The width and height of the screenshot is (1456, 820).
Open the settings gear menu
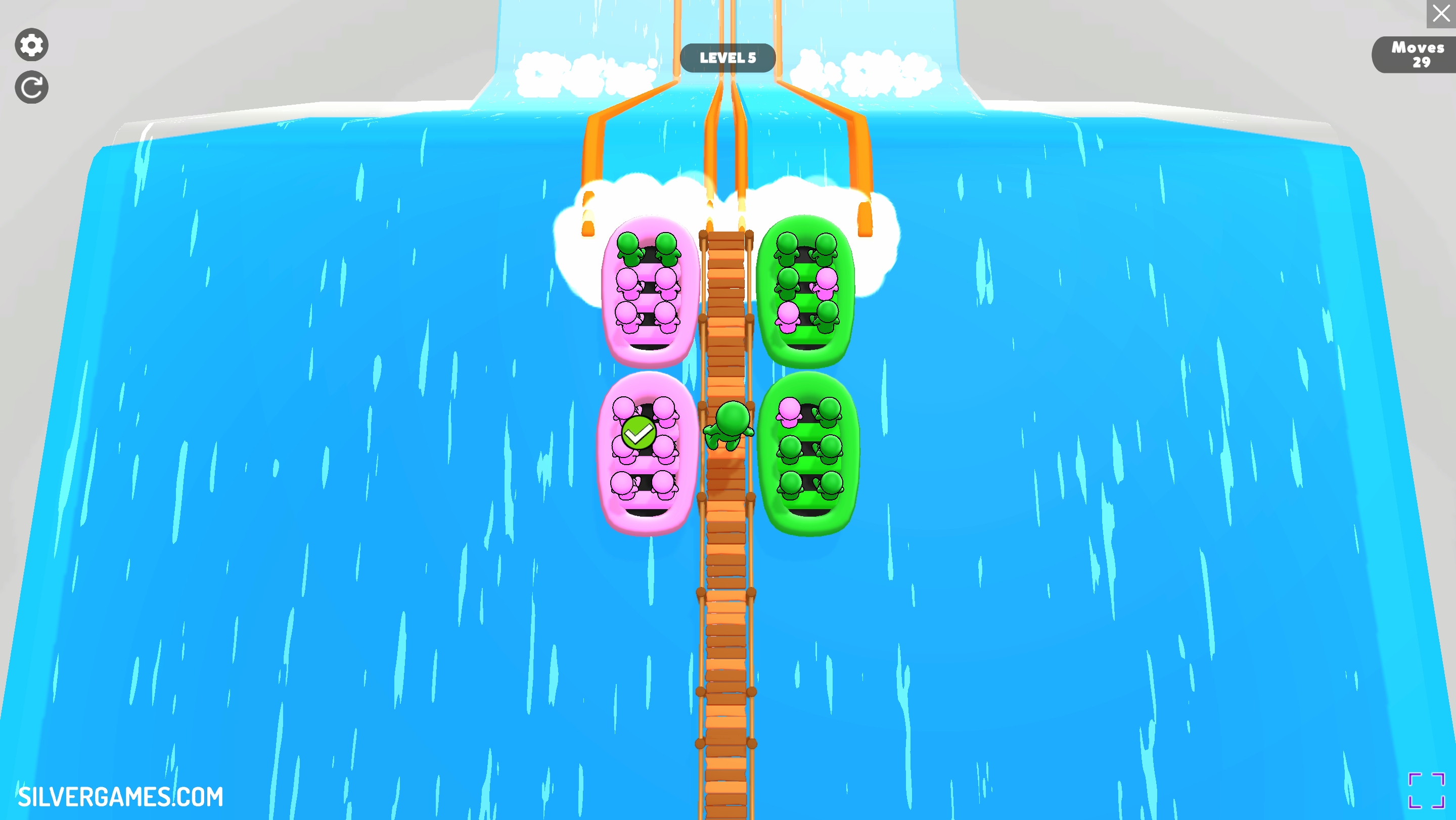coord(32,44)
